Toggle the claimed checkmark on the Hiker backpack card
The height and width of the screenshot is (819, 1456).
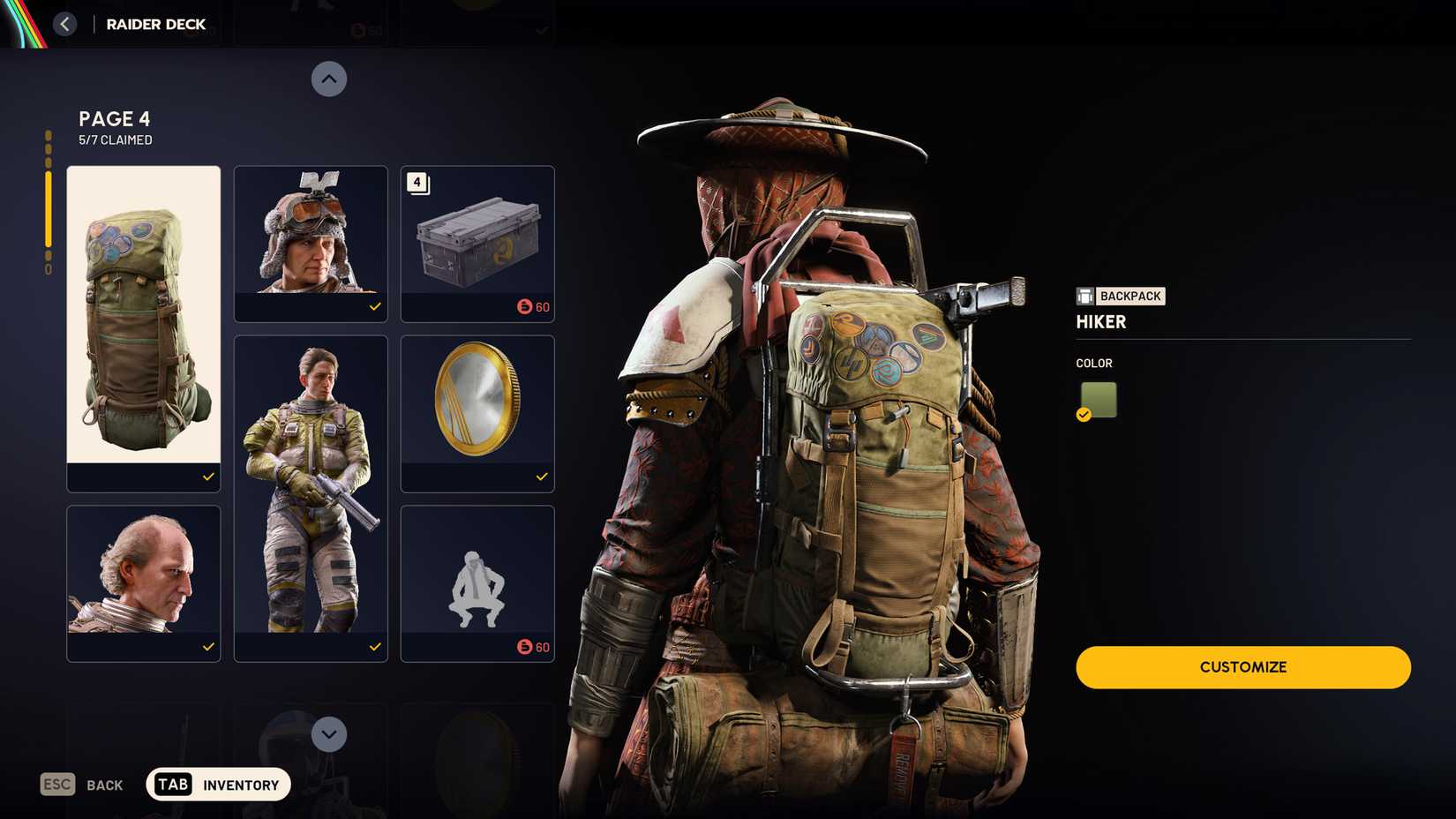coord(208,477)
